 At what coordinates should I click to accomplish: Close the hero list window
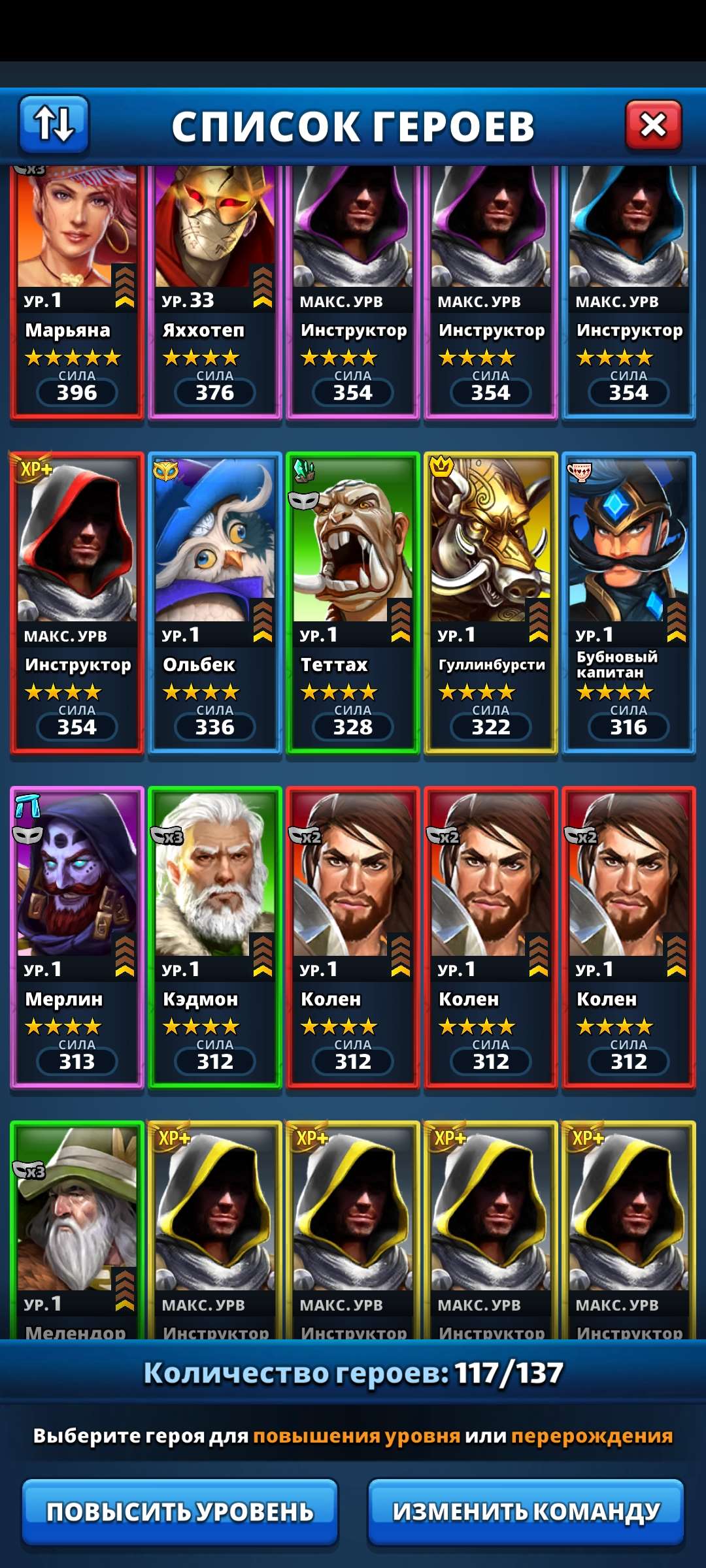653,125
